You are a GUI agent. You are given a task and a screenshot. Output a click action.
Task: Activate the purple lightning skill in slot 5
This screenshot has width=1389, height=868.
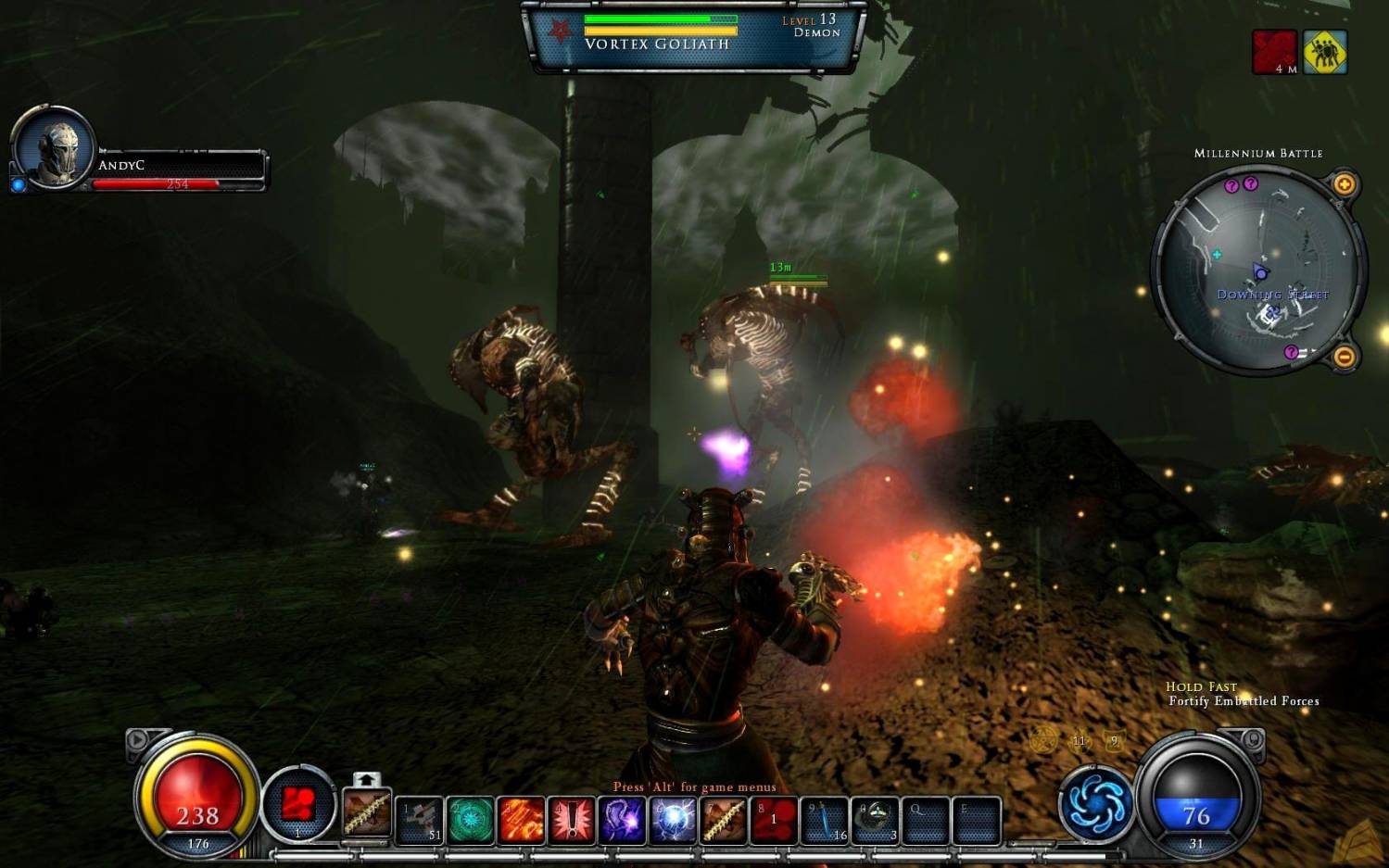[622, 821]
